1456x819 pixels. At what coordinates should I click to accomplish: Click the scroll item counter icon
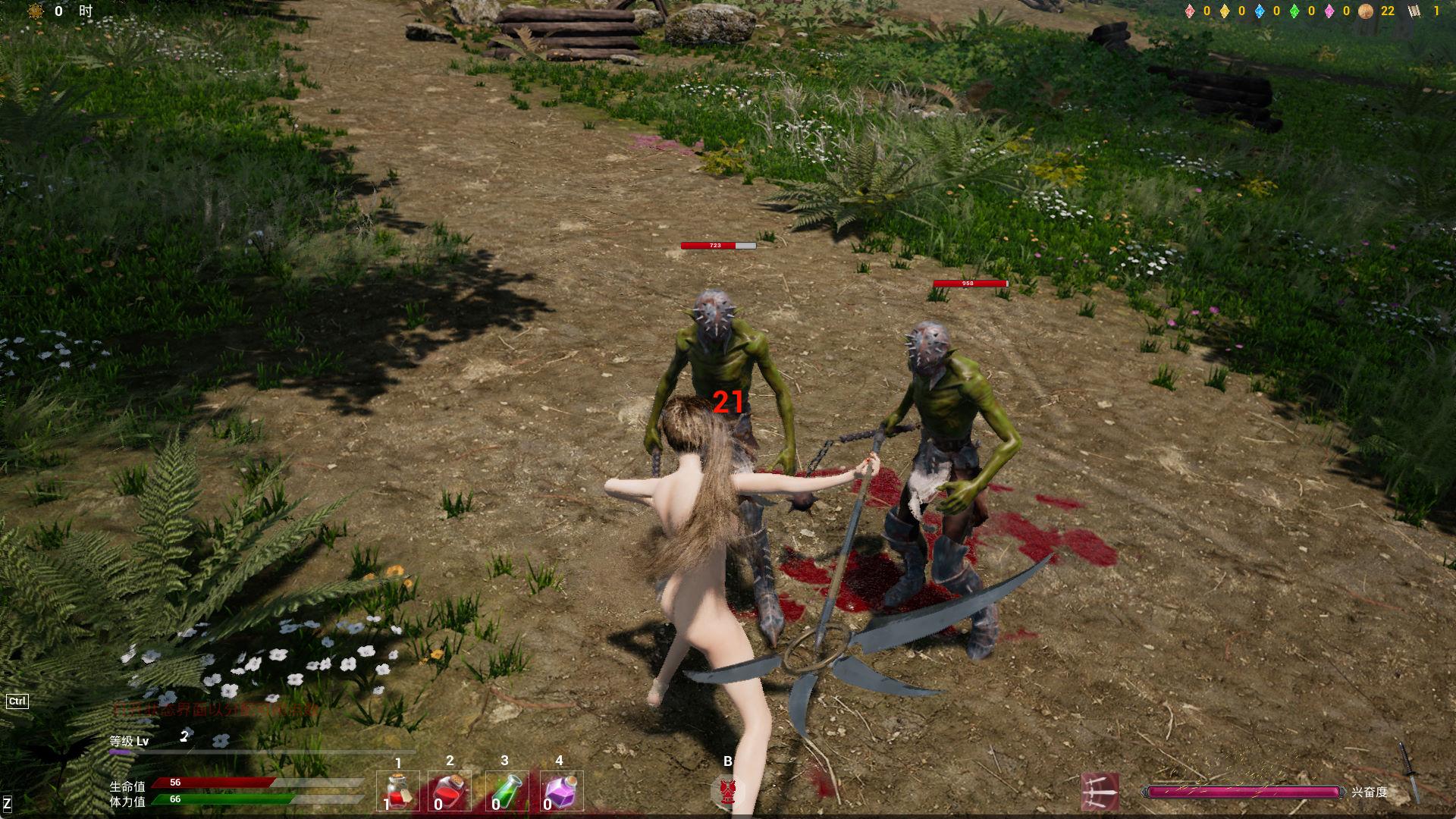1414,11
